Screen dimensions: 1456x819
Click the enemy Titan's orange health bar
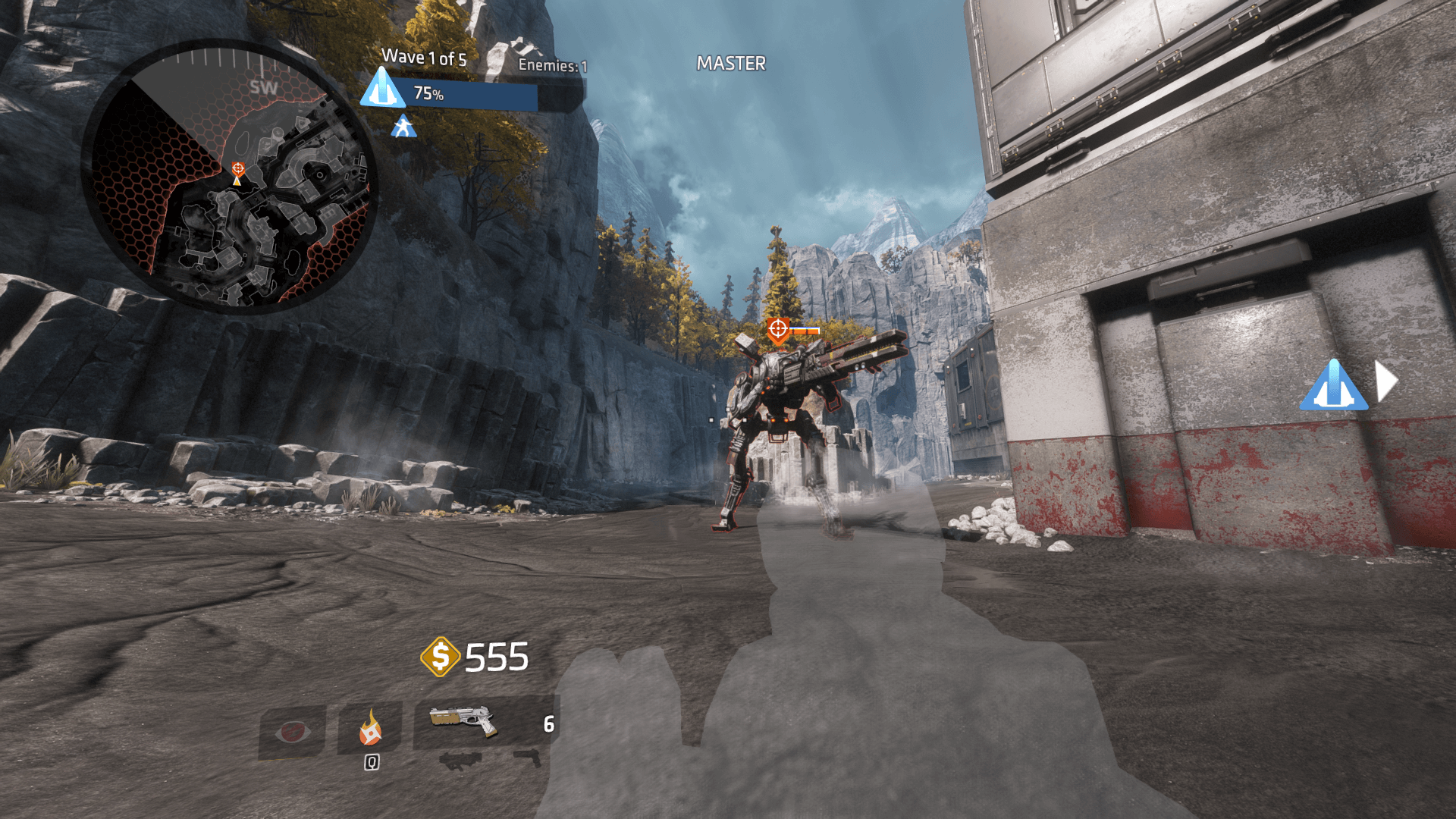coord(805,331)
